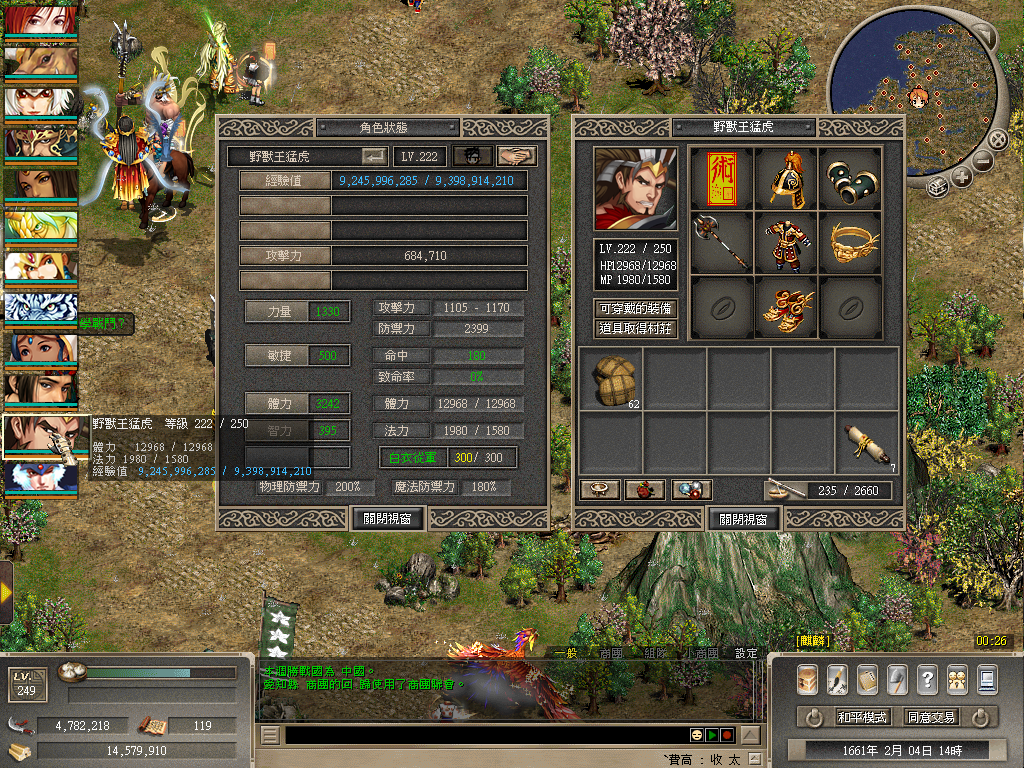This screenshot has height=768, width=1024.
Task: Pick the straw bundle inventory item
Action: [x=610, y=379]
